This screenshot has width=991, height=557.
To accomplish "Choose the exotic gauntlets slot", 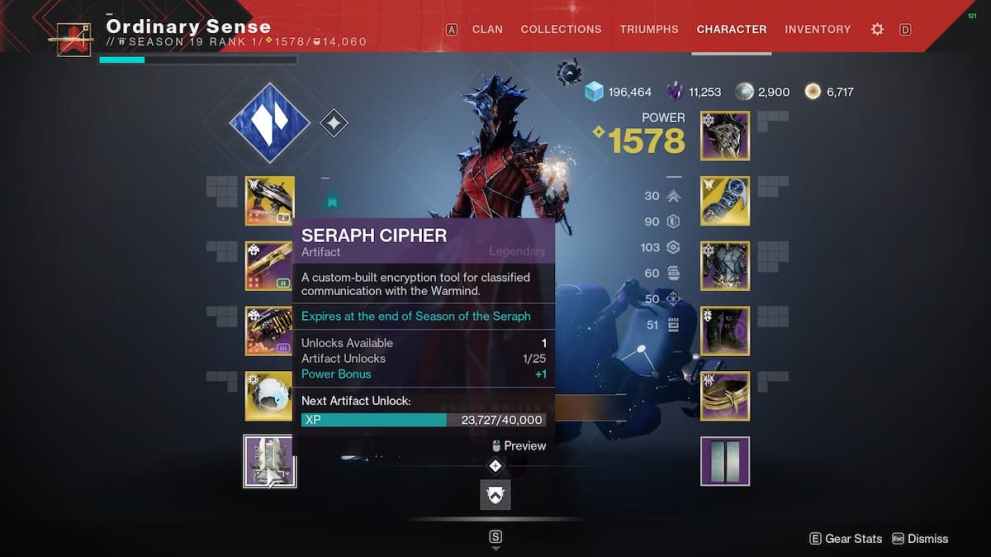I will (x=725, y=201).
